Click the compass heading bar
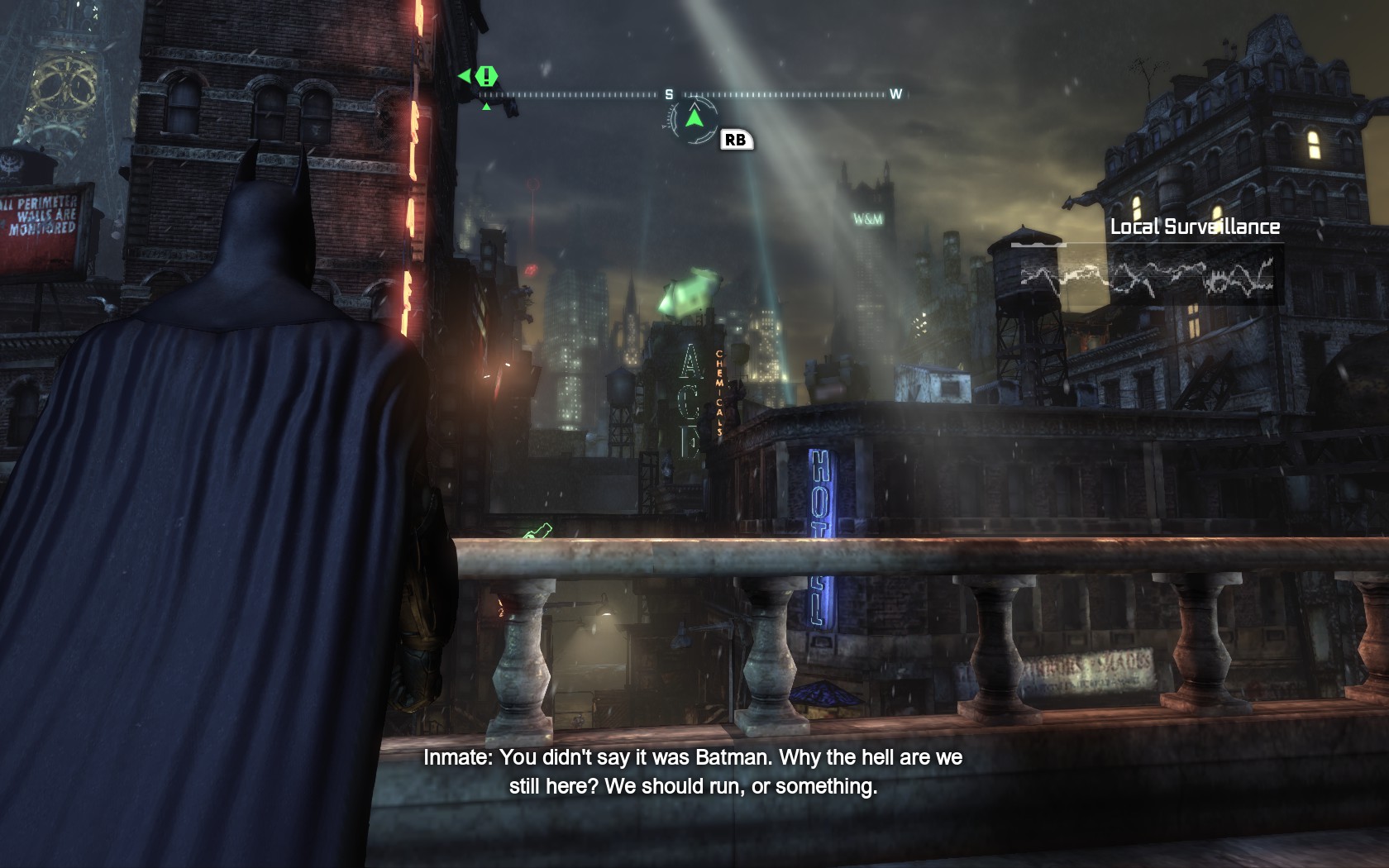The width and height of the screenshot is (1389, 868). pos(693,95)
